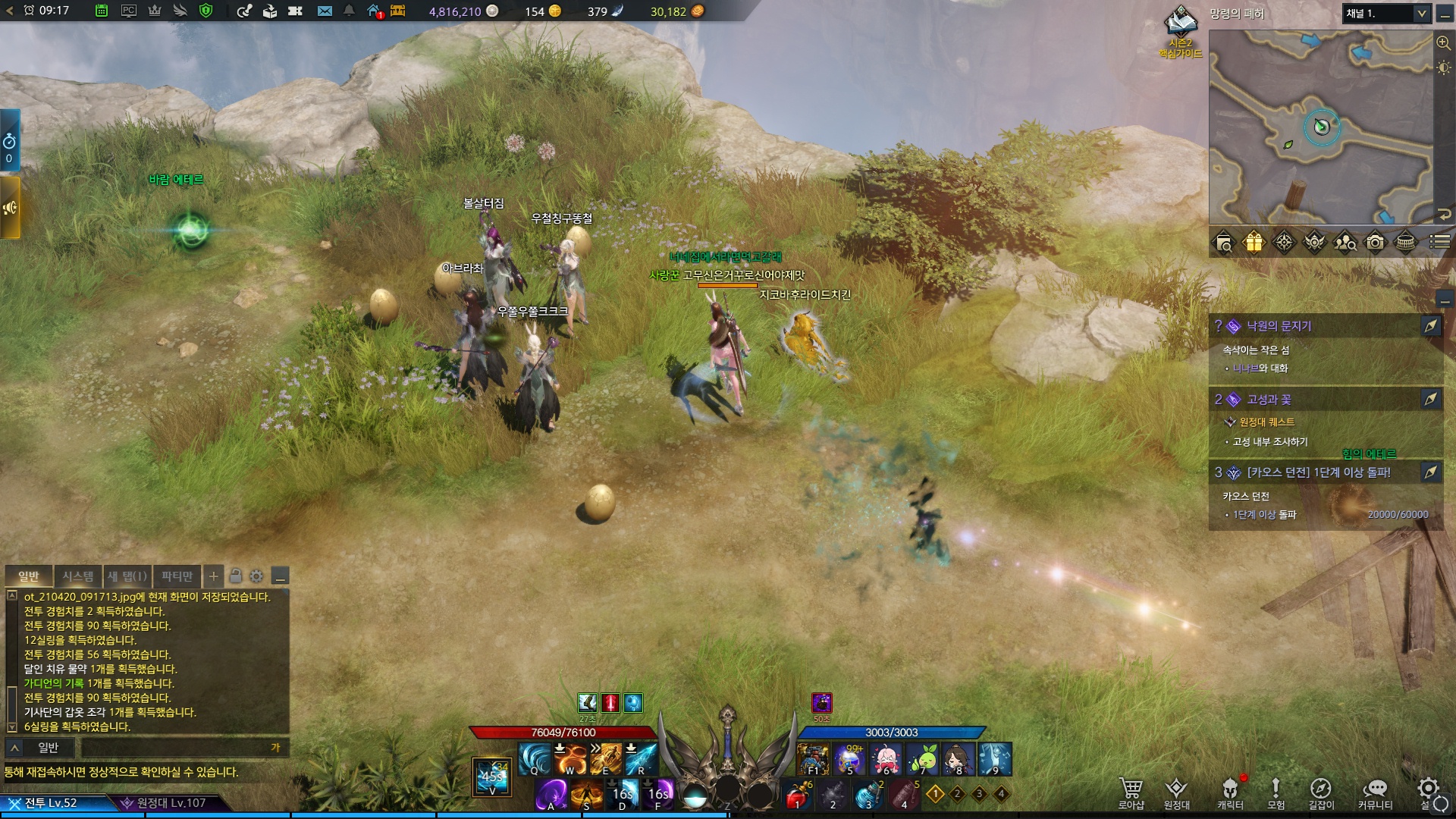Use the Q skill slot

(535, 758)
